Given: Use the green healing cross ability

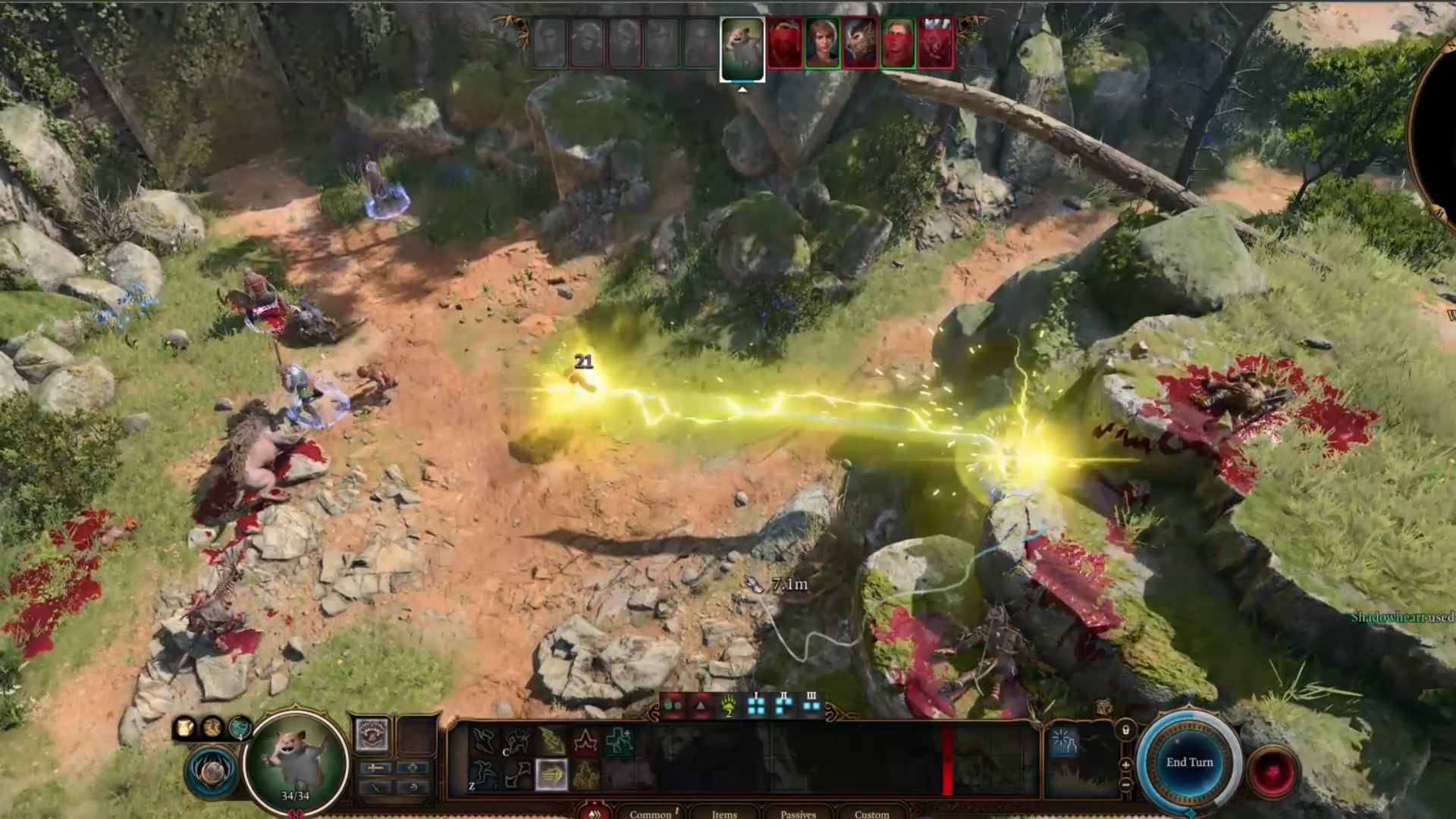Looking at the screenshot, I should (619, 741).
